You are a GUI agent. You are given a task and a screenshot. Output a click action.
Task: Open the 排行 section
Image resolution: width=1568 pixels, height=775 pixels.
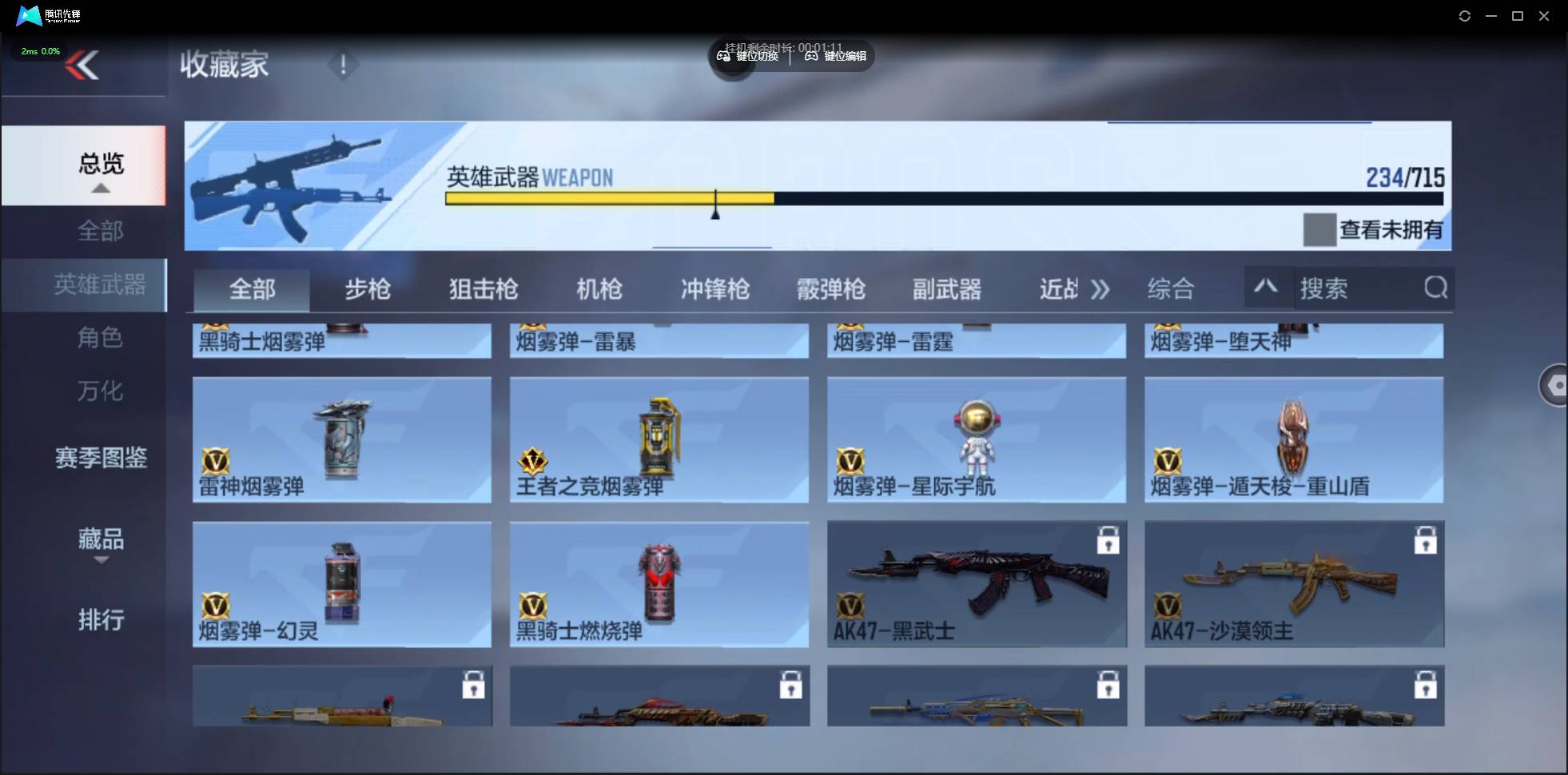pyautogui.click(x=101, y=621)
